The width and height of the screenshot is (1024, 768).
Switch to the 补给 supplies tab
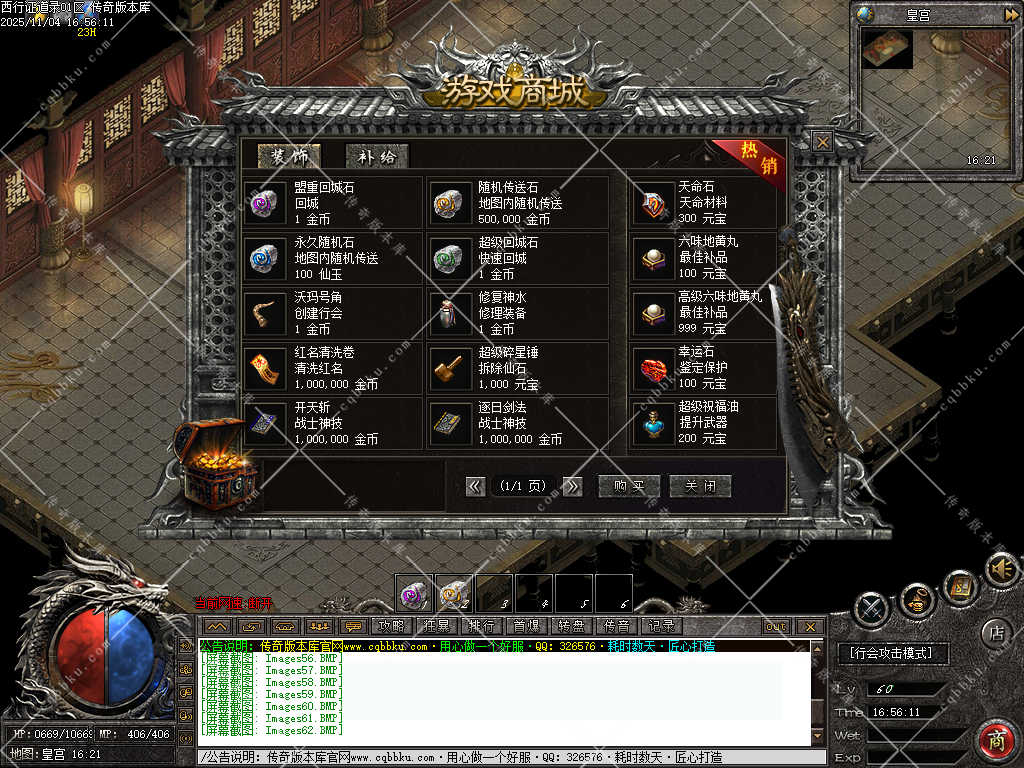click(x=376, y=156)
